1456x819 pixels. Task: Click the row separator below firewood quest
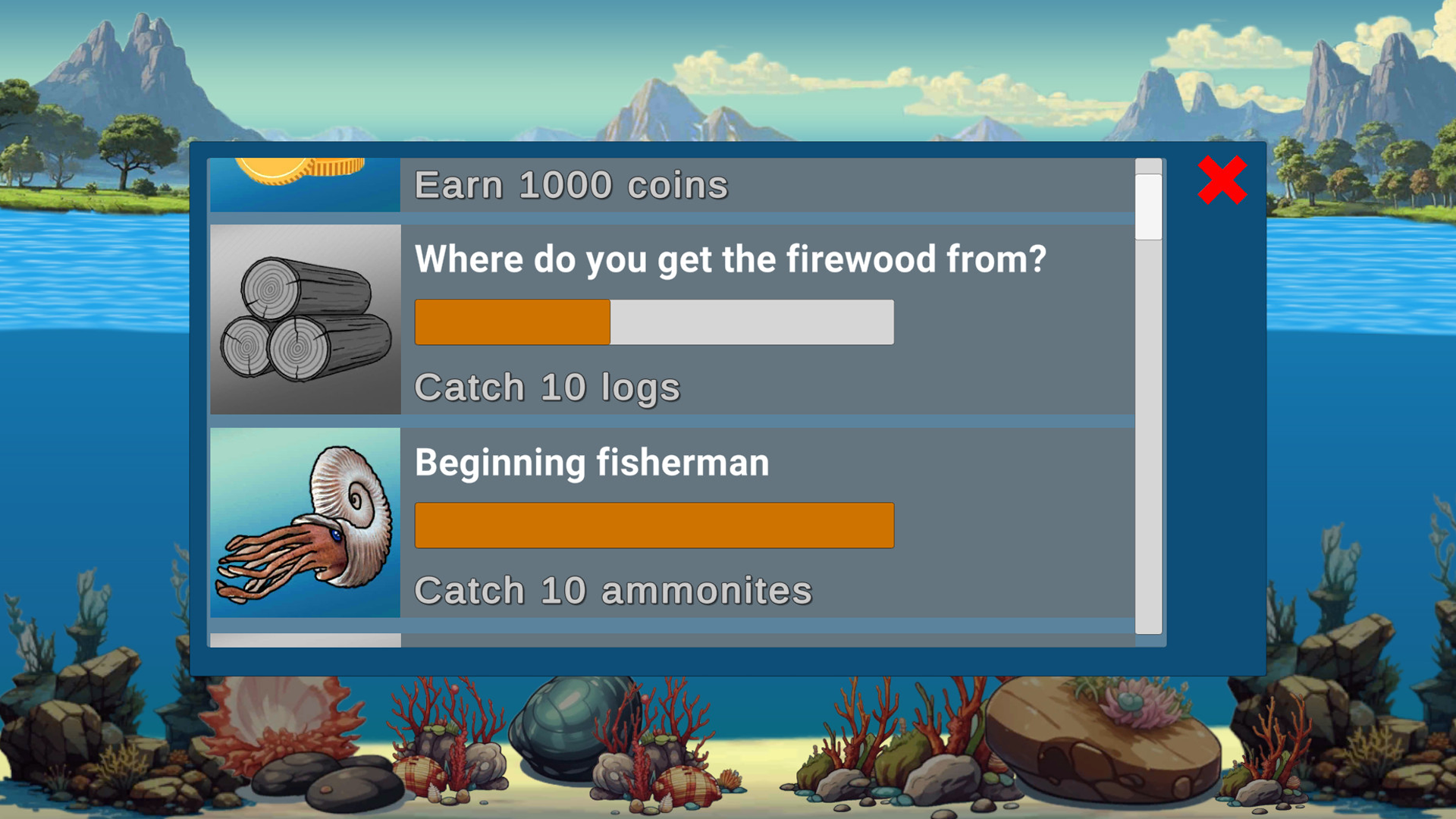click(x=682, y=421)
